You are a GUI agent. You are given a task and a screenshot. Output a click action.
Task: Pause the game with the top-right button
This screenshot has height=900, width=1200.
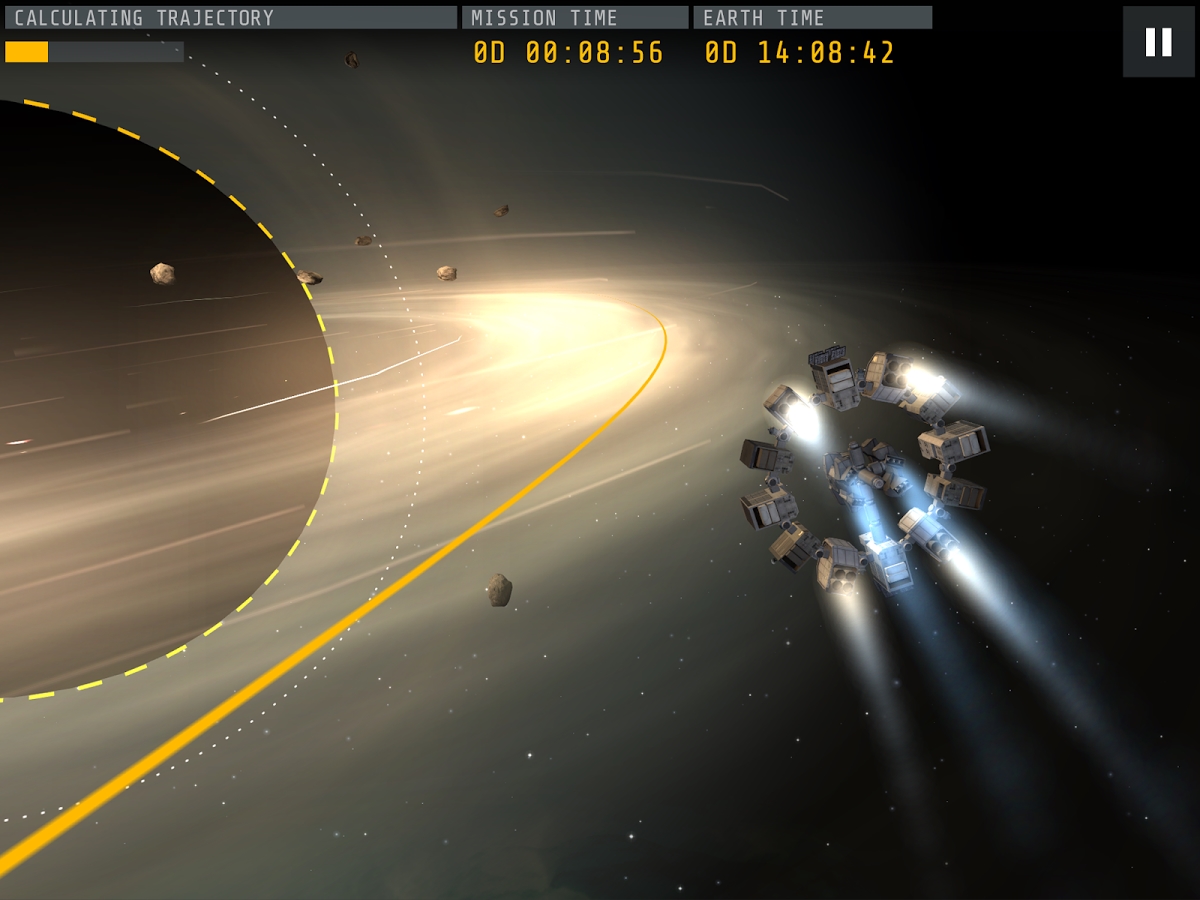pos(1158,42)
